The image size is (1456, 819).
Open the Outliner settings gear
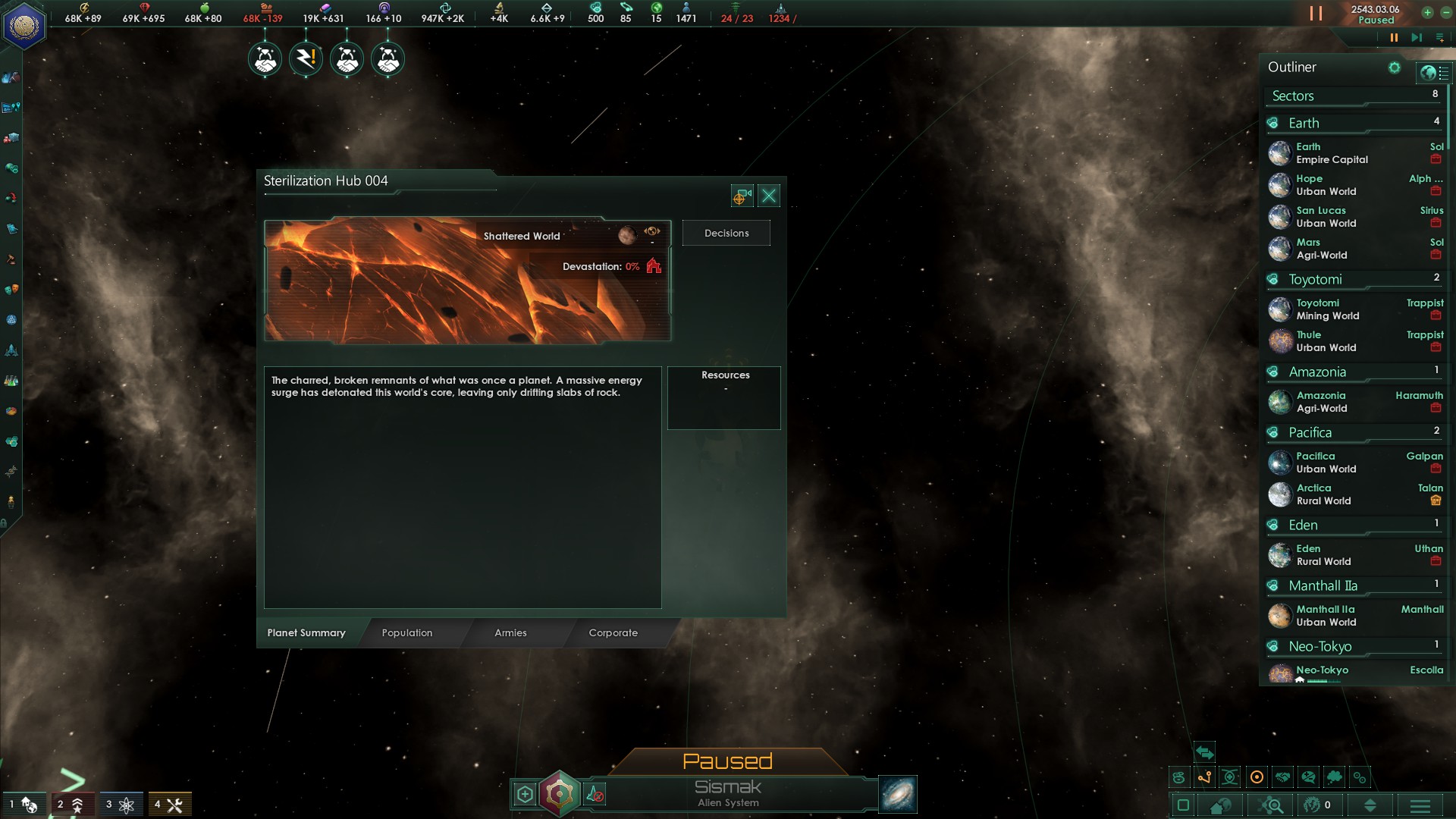1394,67
